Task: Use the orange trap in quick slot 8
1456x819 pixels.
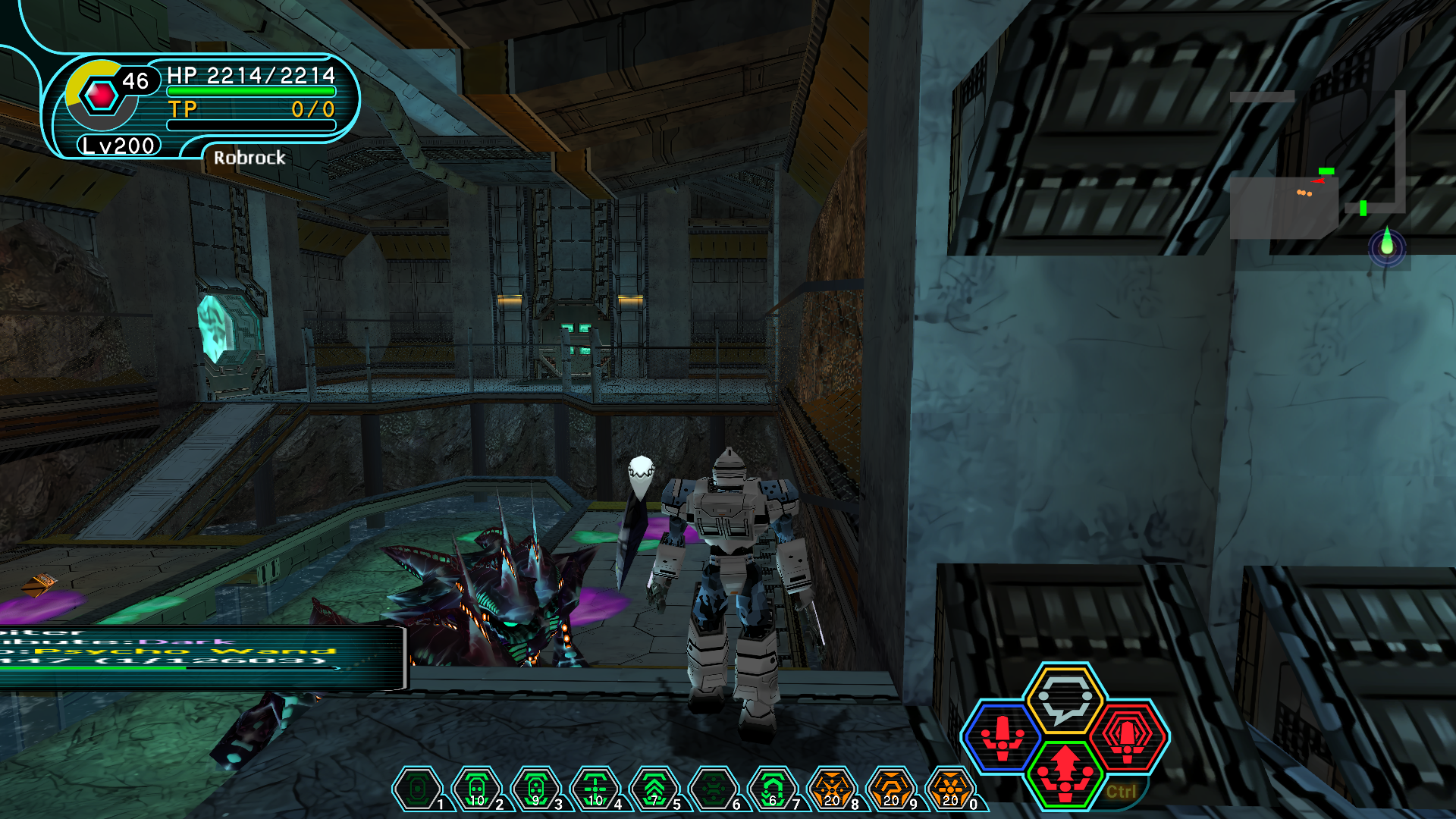Action: point(832,790)
